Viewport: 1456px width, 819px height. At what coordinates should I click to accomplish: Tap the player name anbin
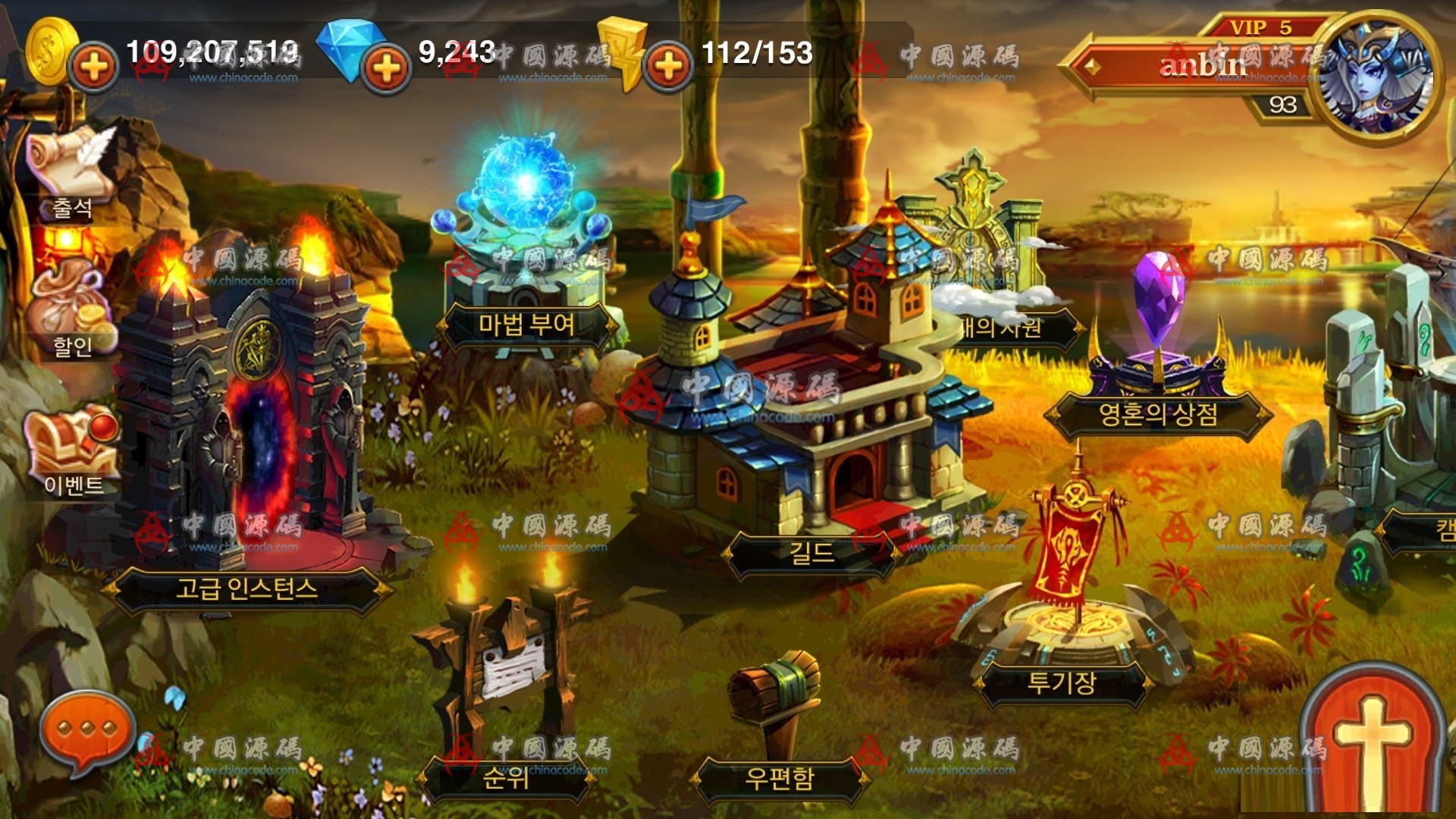[x=1202, y=64]
